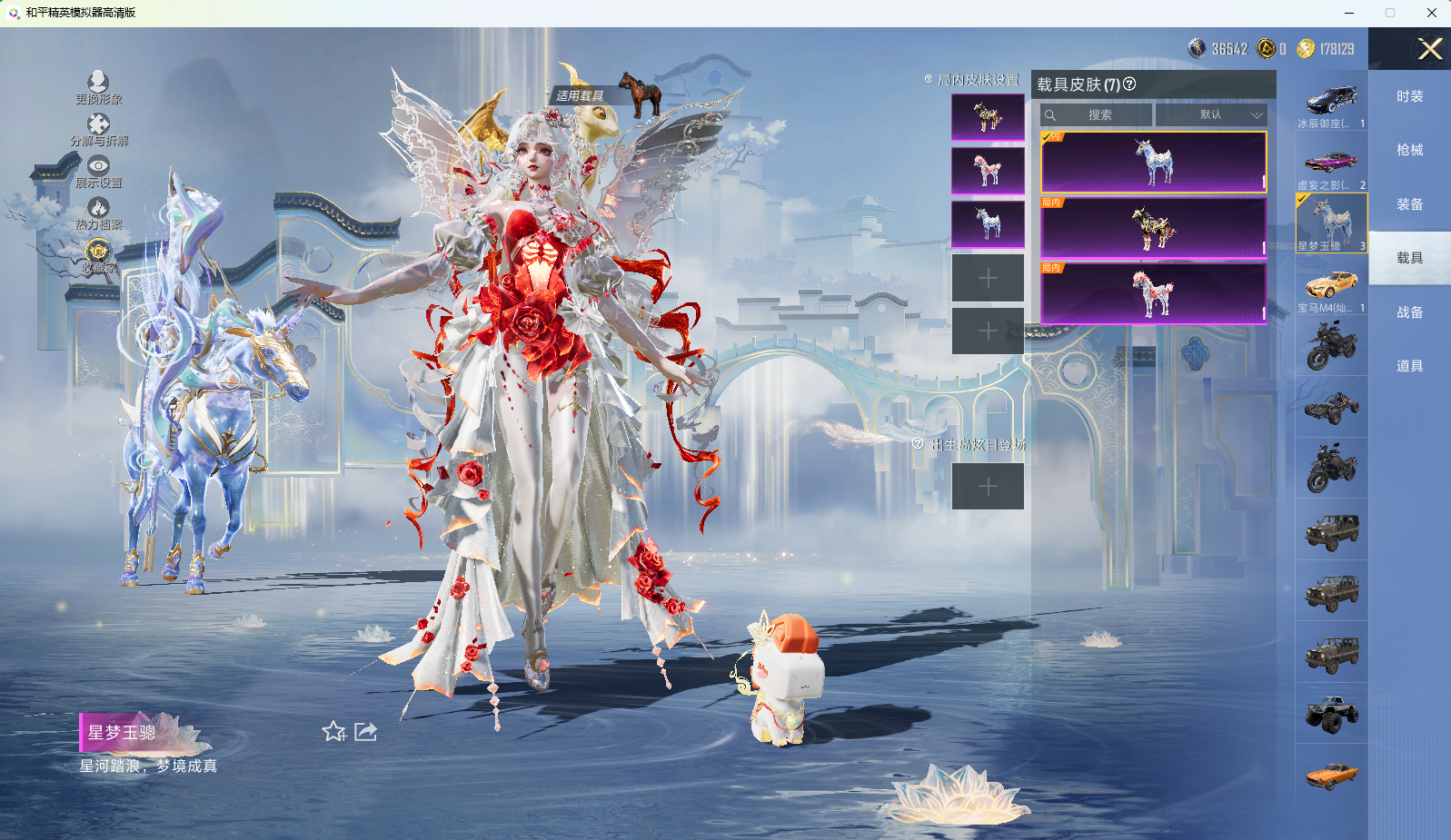Image resolution: width=1451 pixels, height=840 pixels.
Task: Select the 冰辰御座 car thumbnail
Action: [x=1331, y=102]
